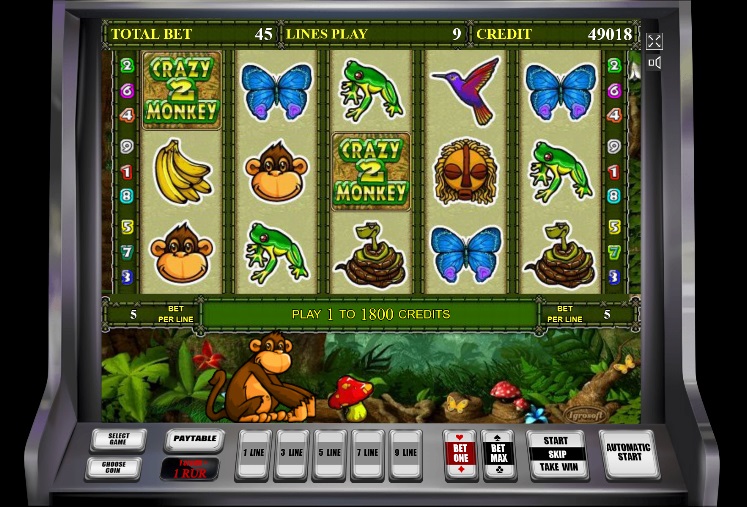Toggle fullscreen with the arrows icon

(654, 41)
